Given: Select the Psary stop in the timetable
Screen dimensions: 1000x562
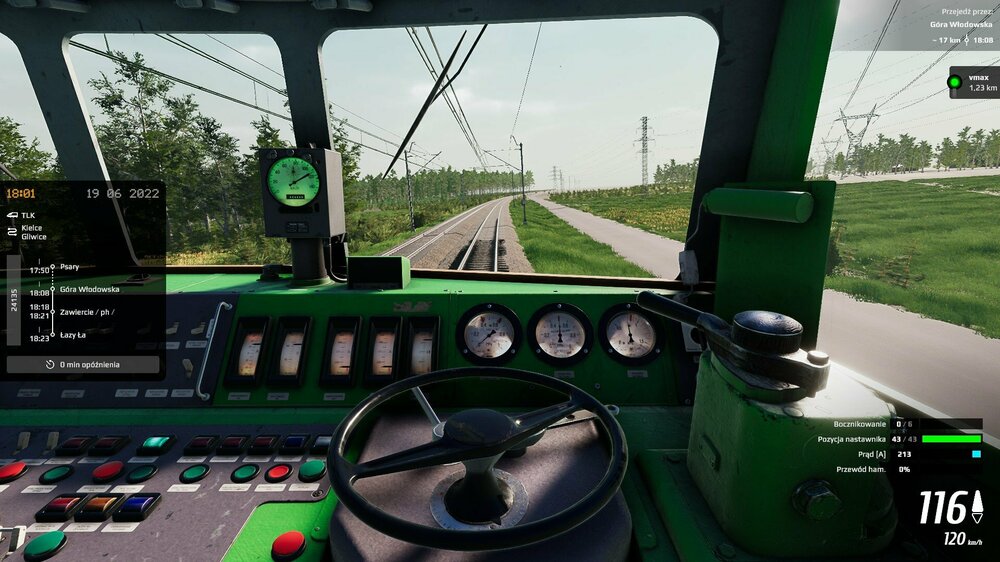Looking at the screenshot, I should pos(70,267).
